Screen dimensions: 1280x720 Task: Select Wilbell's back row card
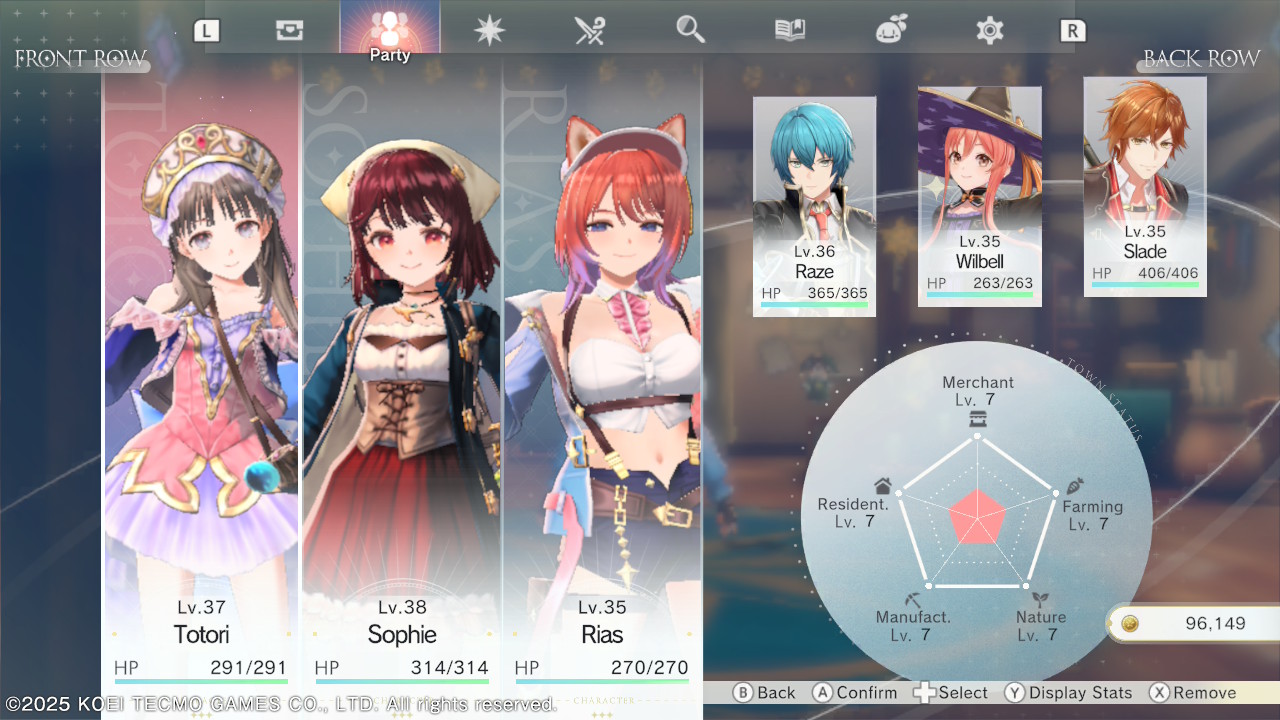979,196
